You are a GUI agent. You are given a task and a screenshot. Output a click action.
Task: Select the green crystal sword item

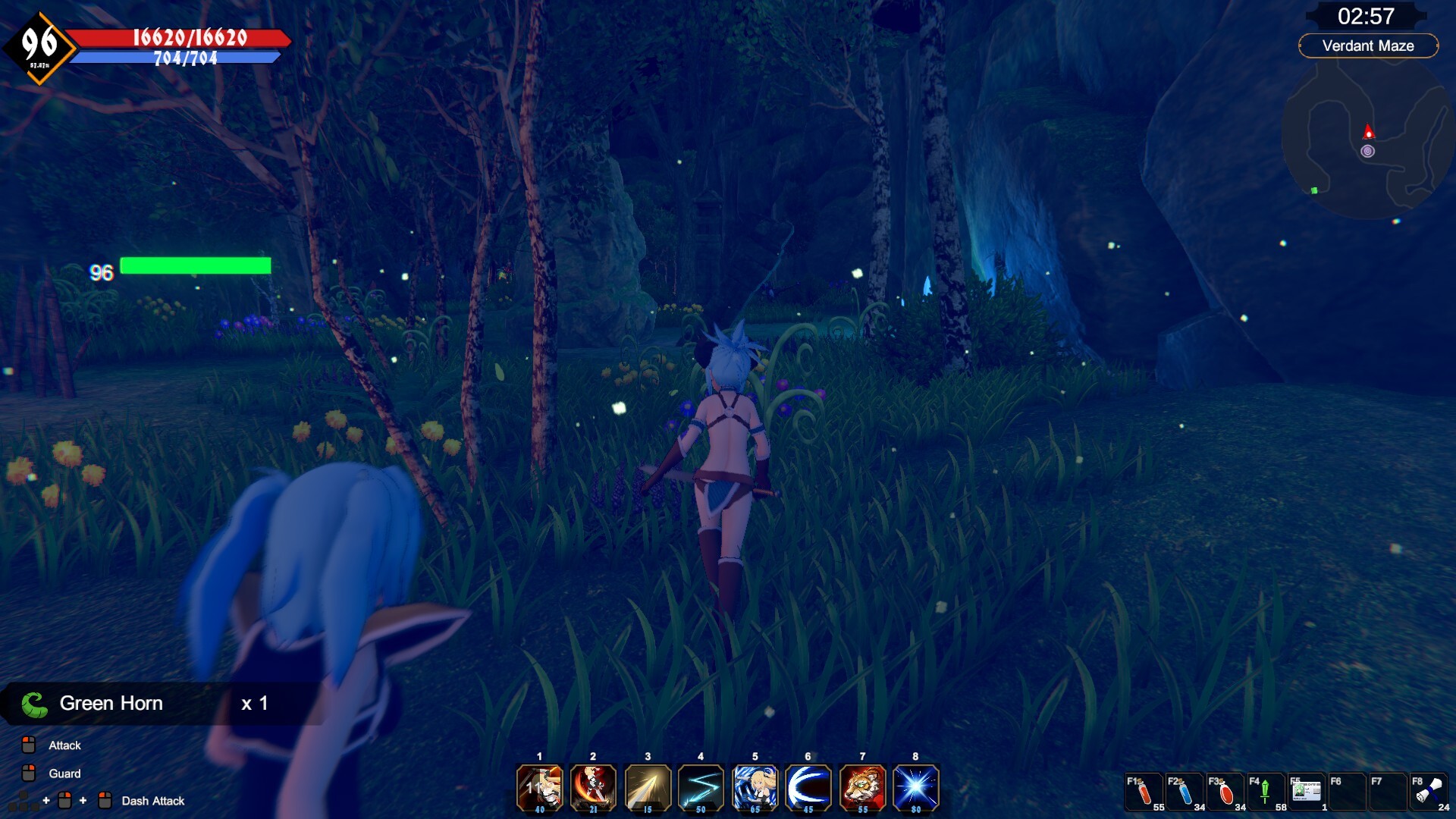pyautogui.click(x=1266, y=793)
